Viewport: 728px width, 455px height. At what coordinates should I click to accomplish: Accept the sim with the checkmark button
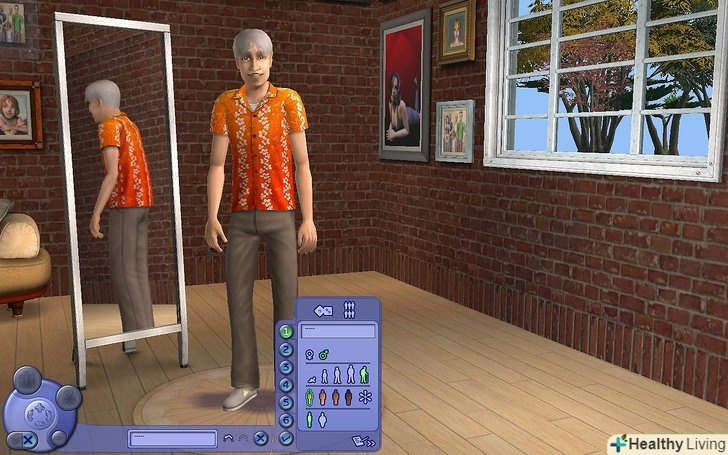(286, 438)
